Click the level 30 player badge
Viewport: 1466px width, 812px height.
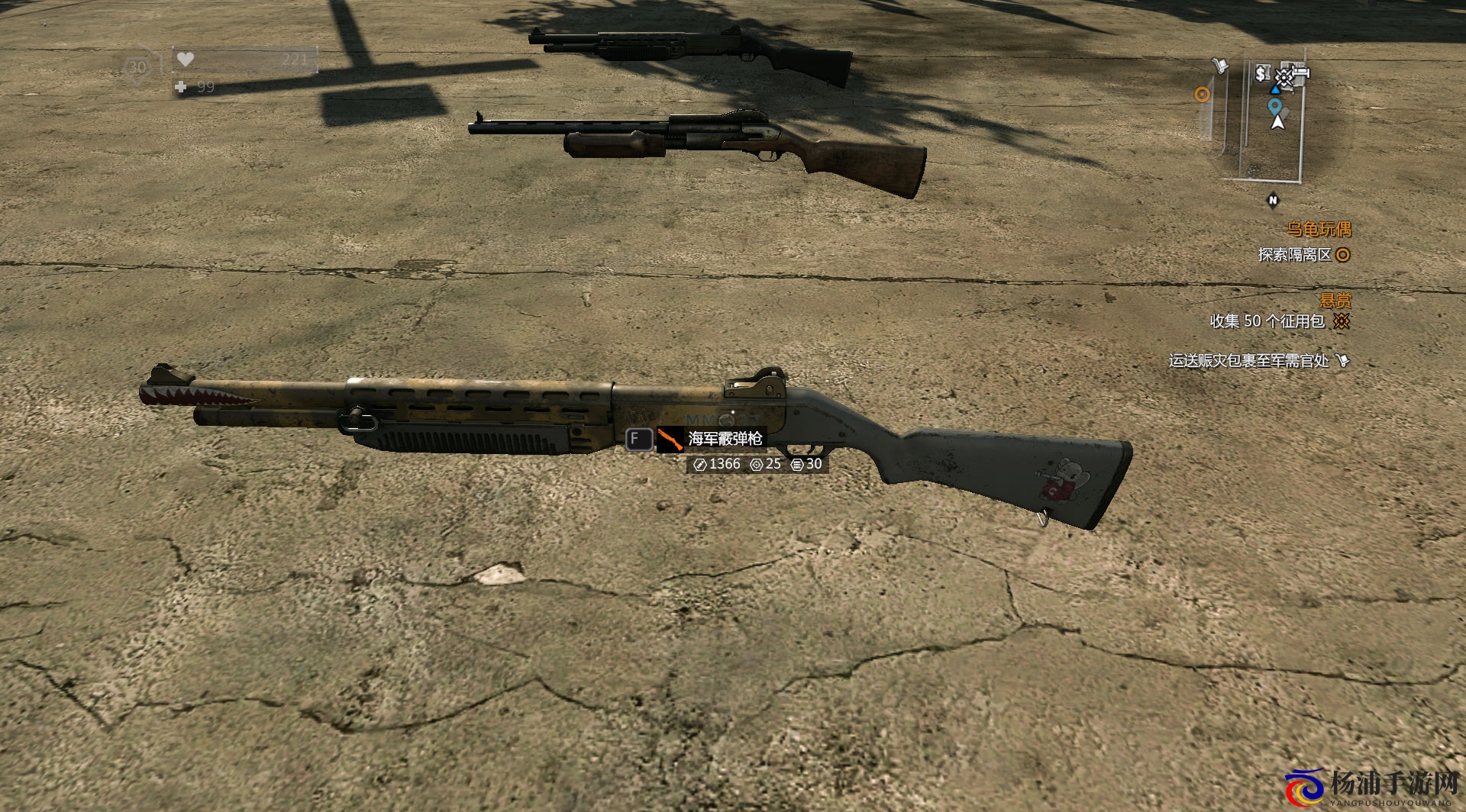(x=137, y=68)
